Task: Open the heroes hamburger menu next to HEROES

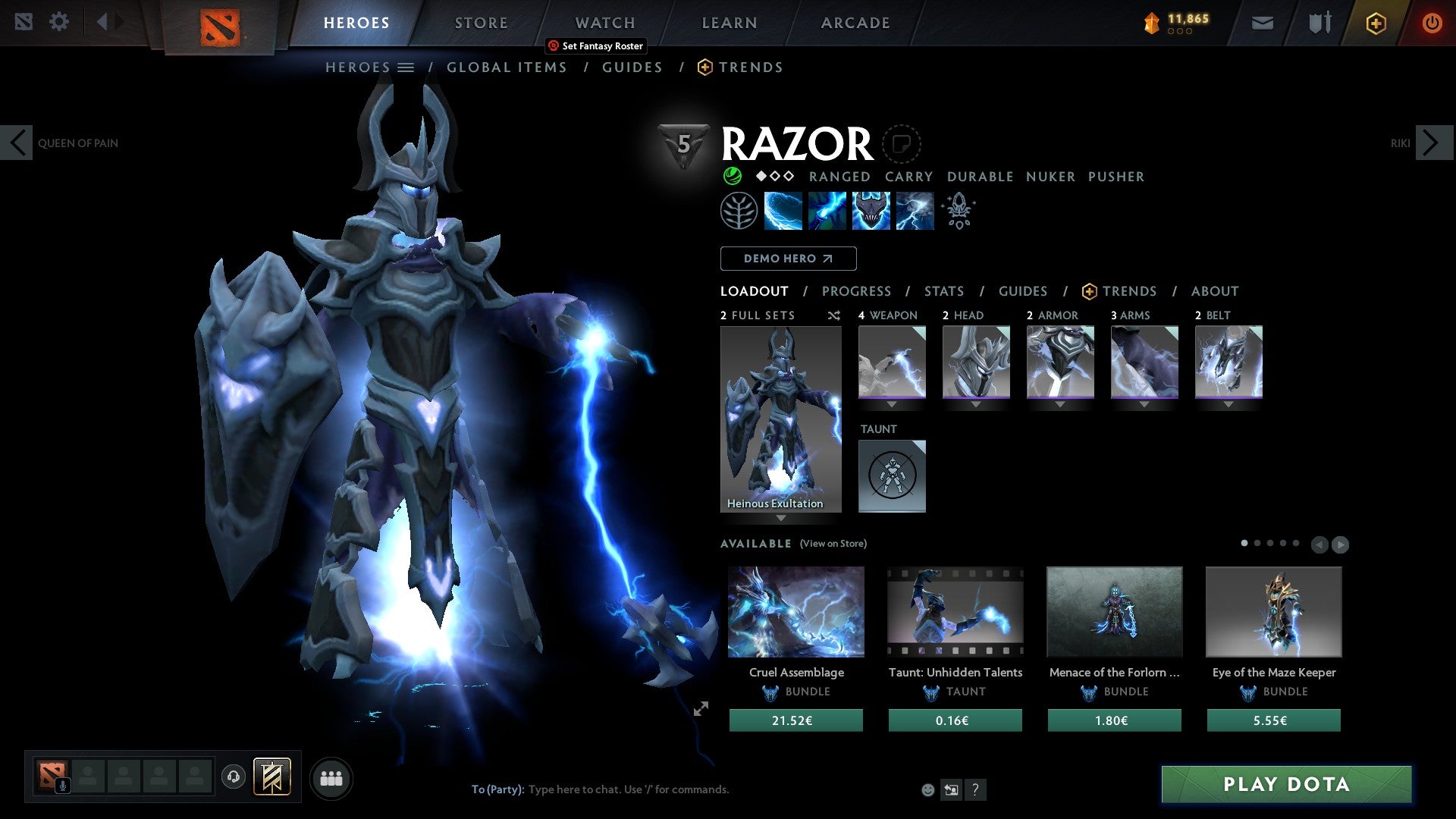Action: pos(406,67)
